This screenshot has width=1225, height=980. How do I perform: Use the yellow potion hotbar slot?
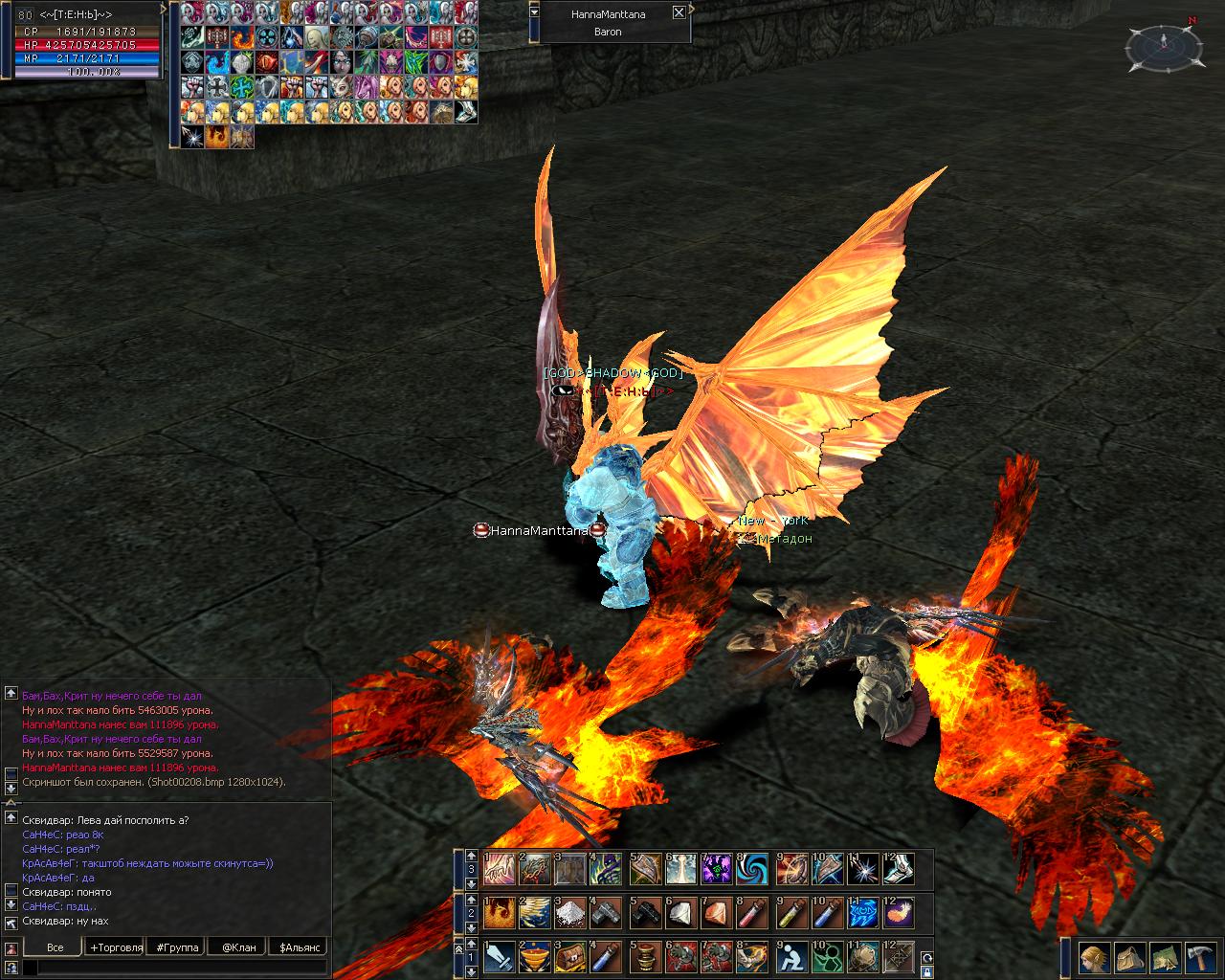click(791, 913)
